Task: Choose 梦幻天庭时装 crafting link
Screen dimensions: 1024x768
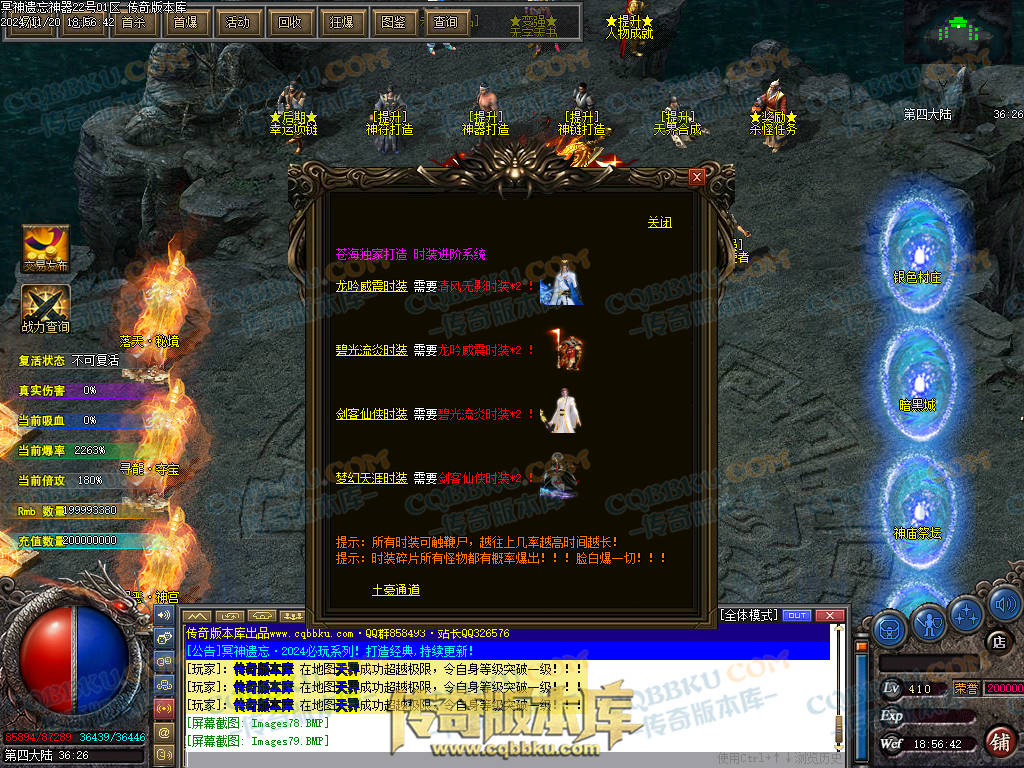Action: (x=371, y=478)
